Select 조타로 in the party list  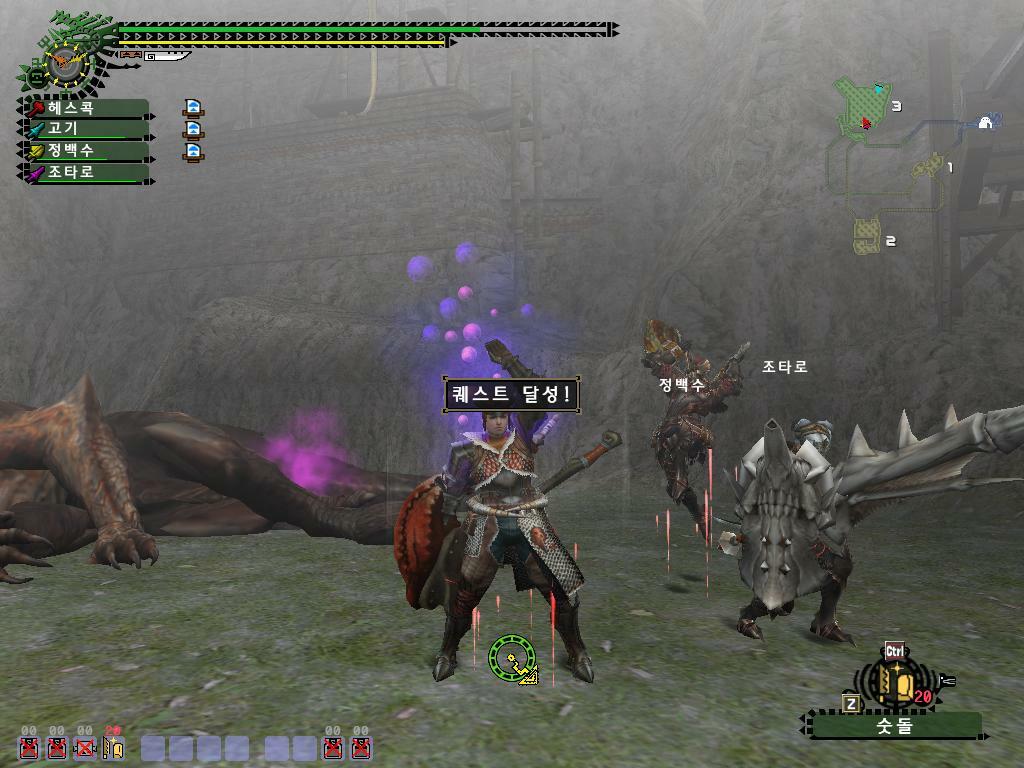(85, 173)
